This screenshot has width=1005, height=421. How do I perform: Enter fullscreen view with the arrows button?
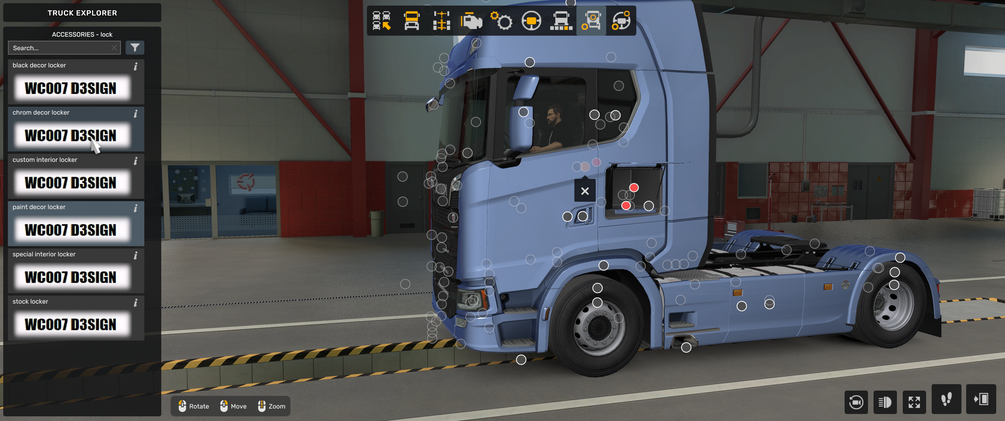pyautogui.click(x=914, y=402)
